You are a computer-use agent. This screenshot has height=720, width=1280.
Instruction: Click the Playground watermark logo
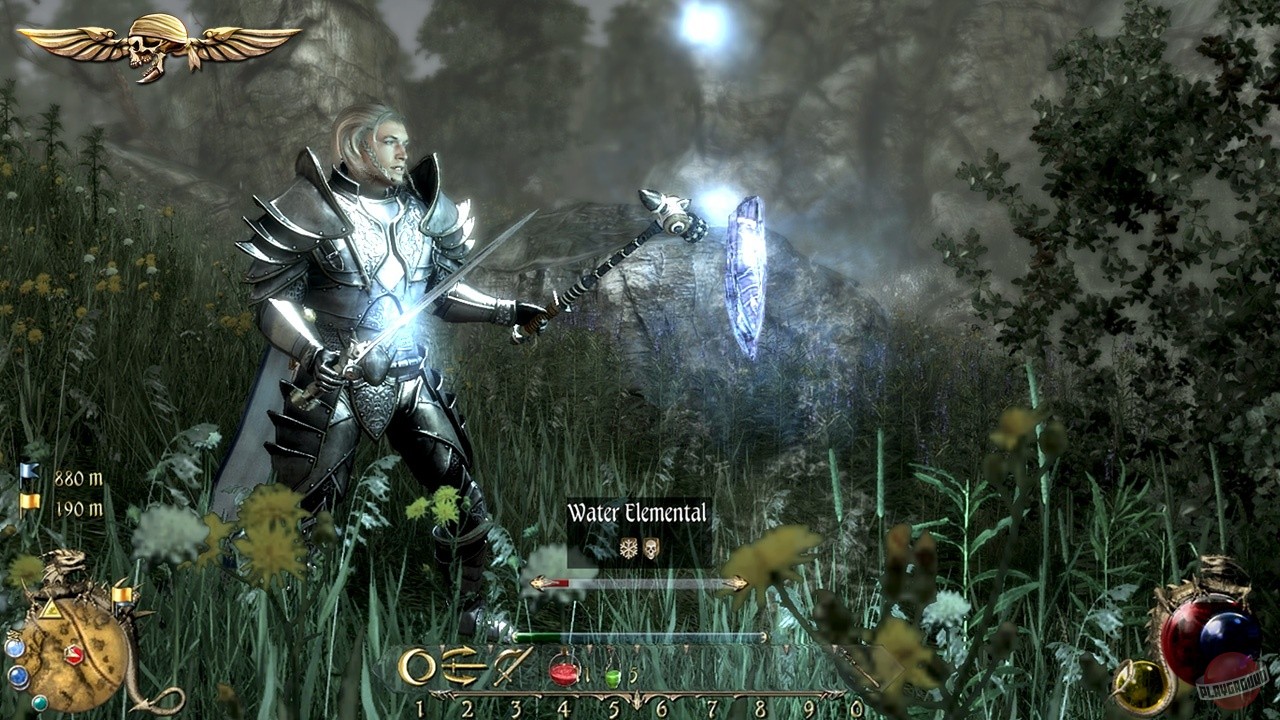tap(1232, 683)
